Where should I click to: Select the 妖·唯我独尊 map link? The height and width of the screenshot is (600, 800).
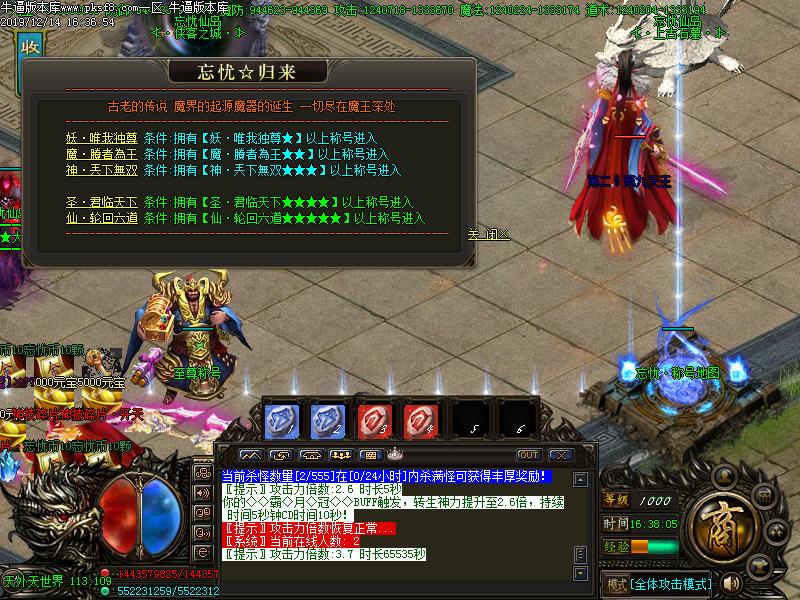101,138
